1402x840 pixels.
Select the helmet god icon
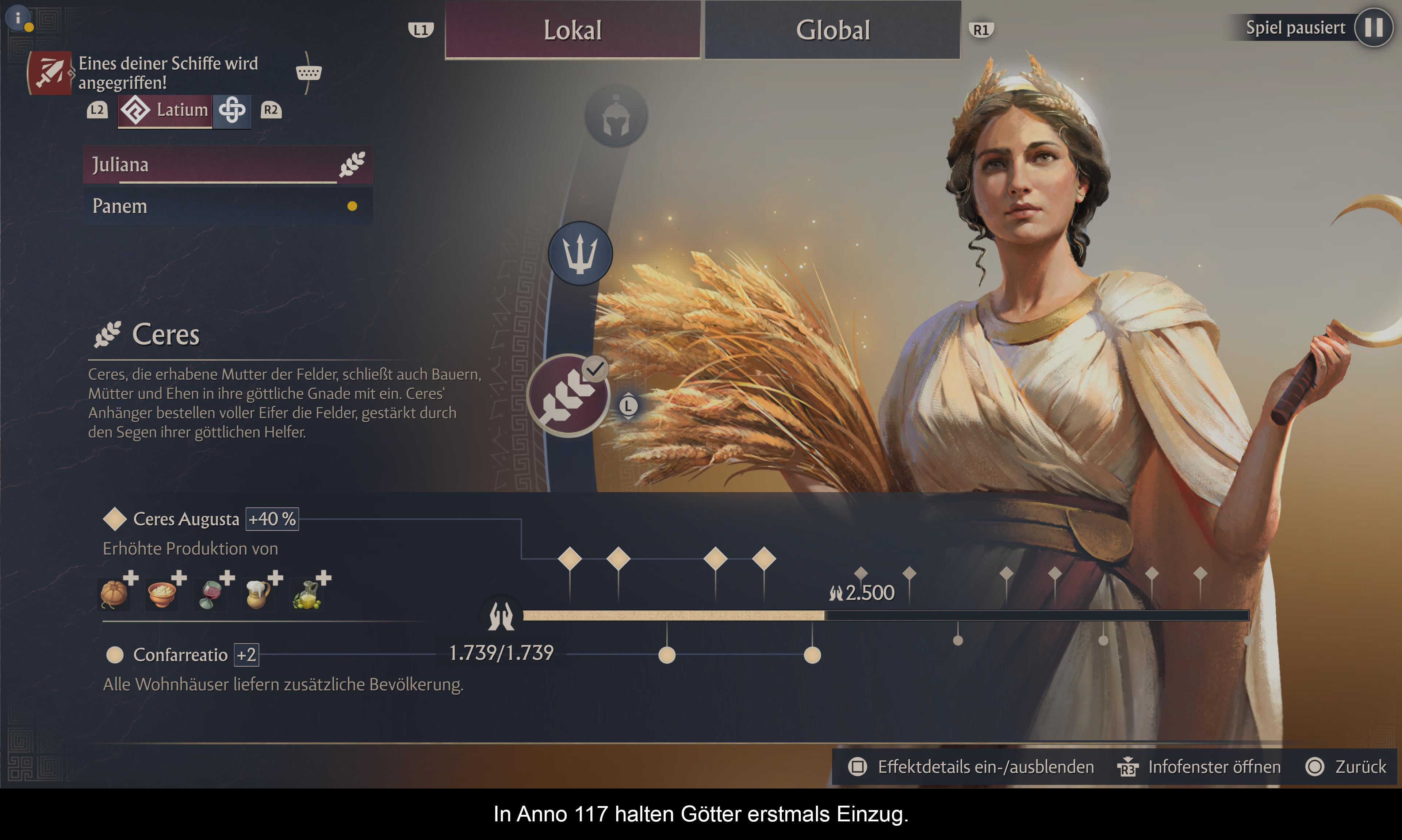(616, 116)
